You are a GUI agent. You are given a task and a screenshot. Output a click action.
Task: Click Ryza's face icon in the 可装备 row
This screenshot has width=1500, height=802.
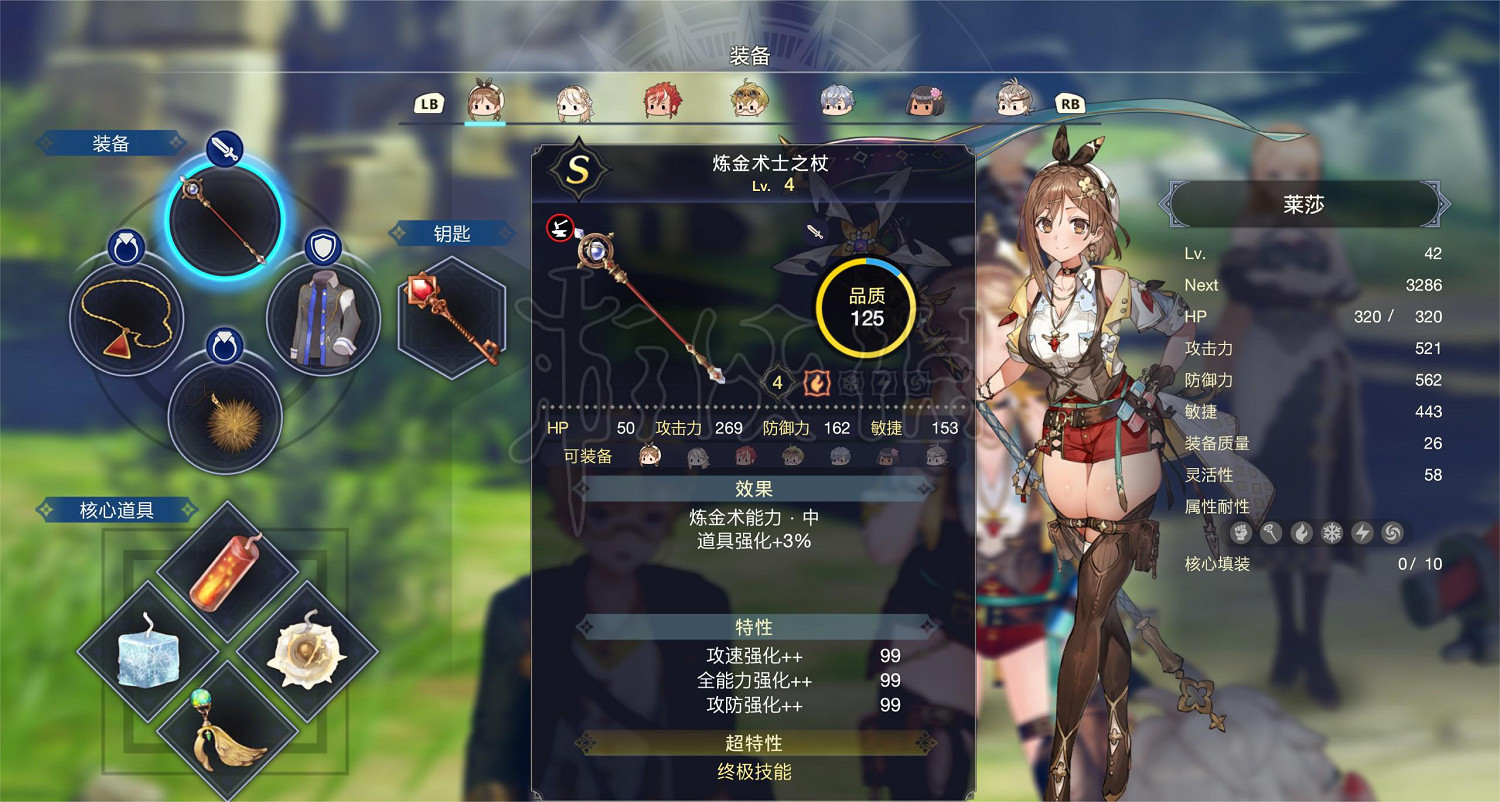coord(648,455)
